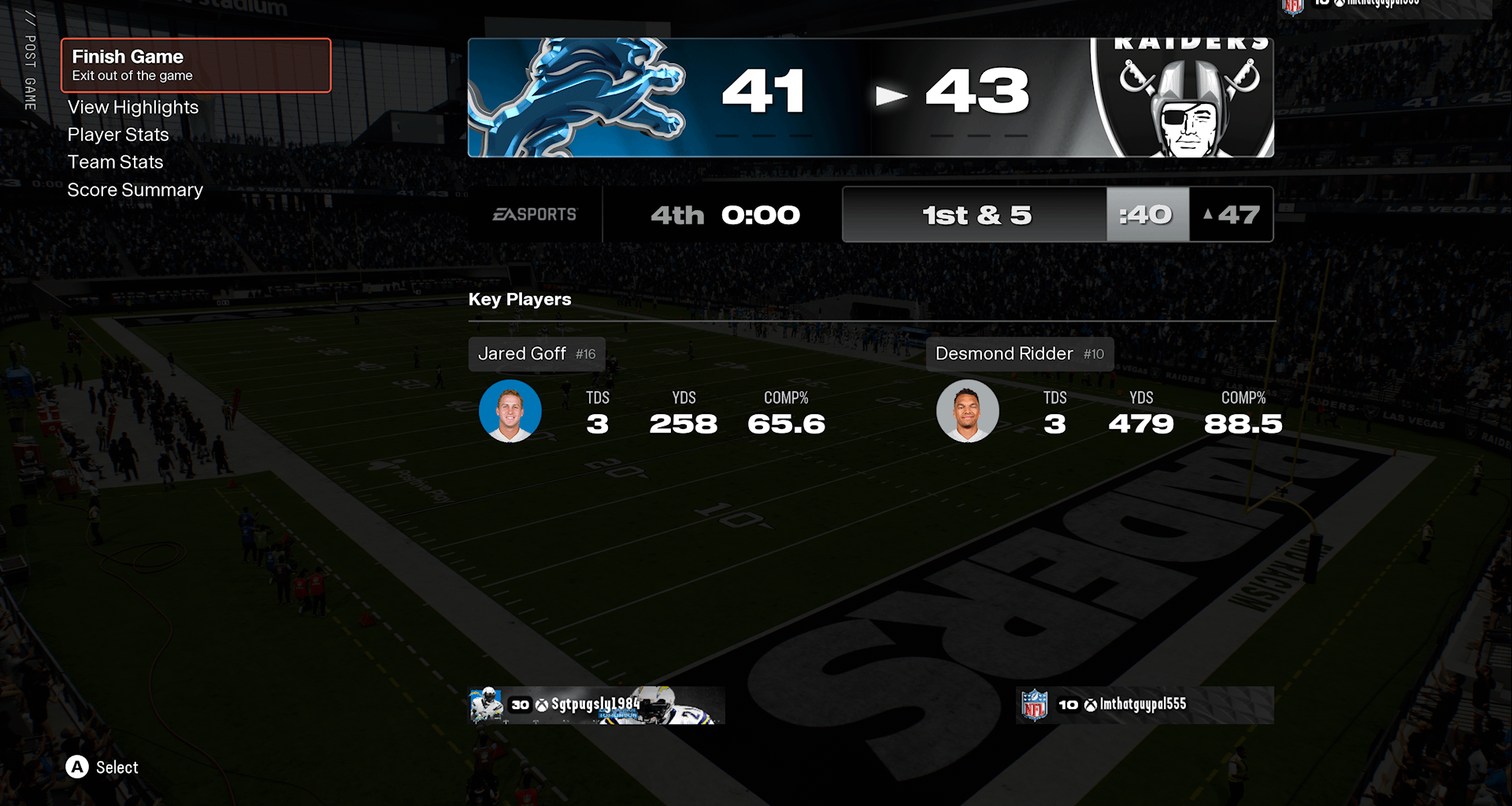Open Player Stats

click(x=118, y=135)
